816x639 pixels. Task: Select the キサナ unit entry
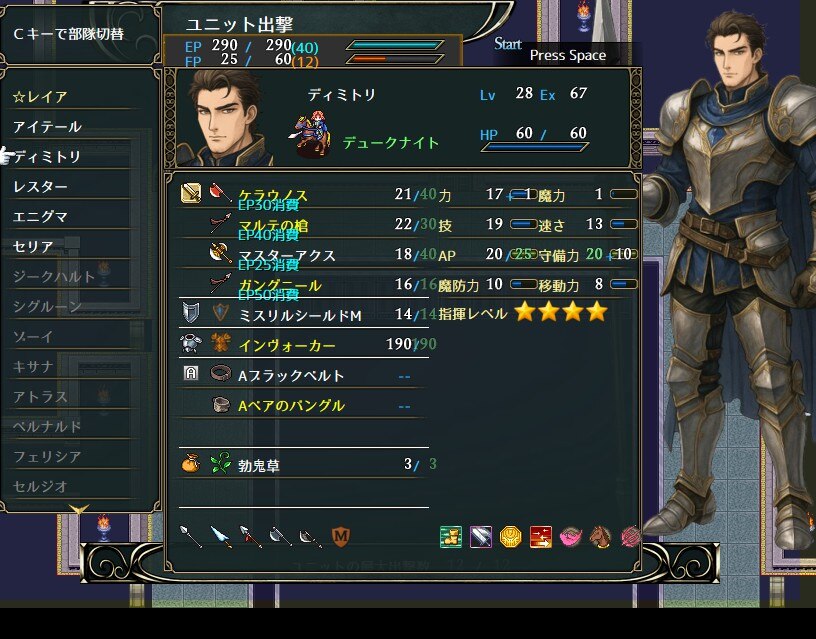click(x=34, y=366)
